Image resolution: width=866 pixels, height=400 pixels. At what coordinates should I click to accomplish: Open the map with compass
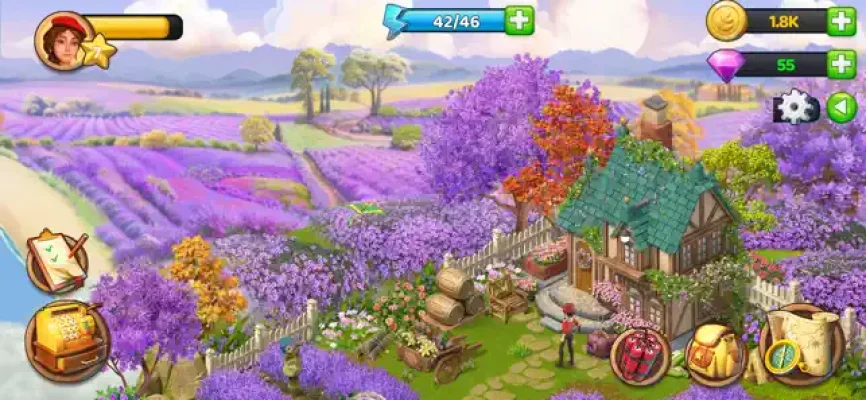[x=800, y=344]
